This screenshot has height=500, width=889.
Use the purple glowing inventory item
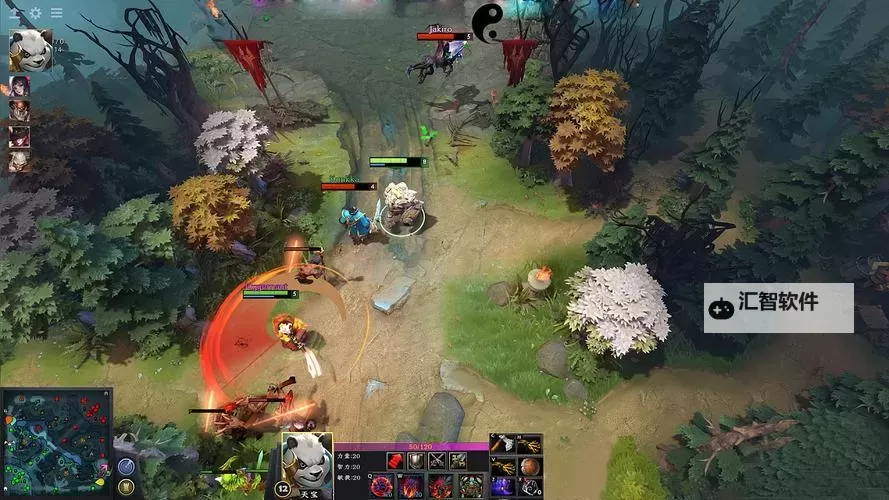[503, 487]
